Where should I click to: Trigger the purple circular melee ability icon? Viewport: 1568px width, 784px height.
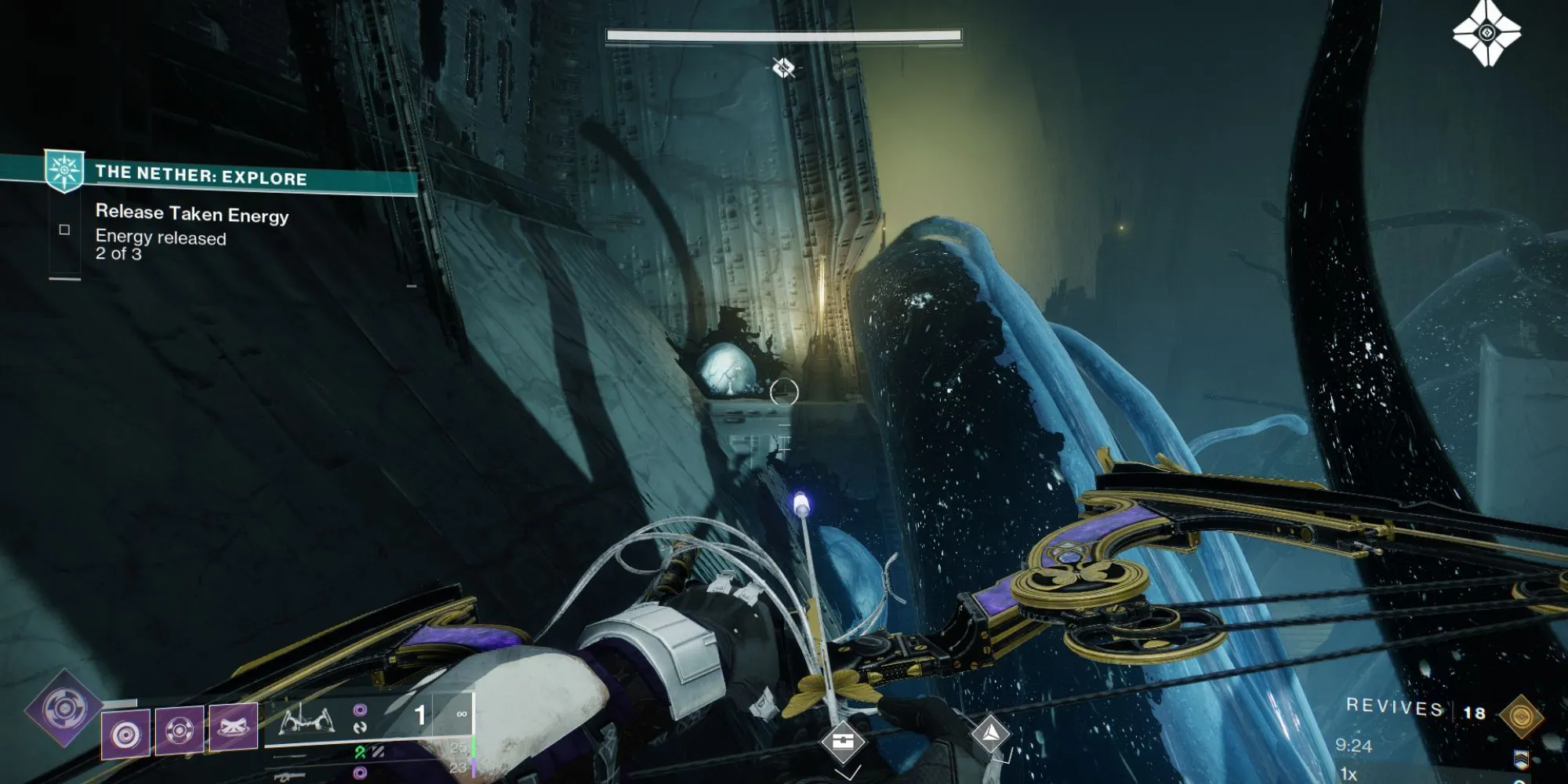click(180, 730)
